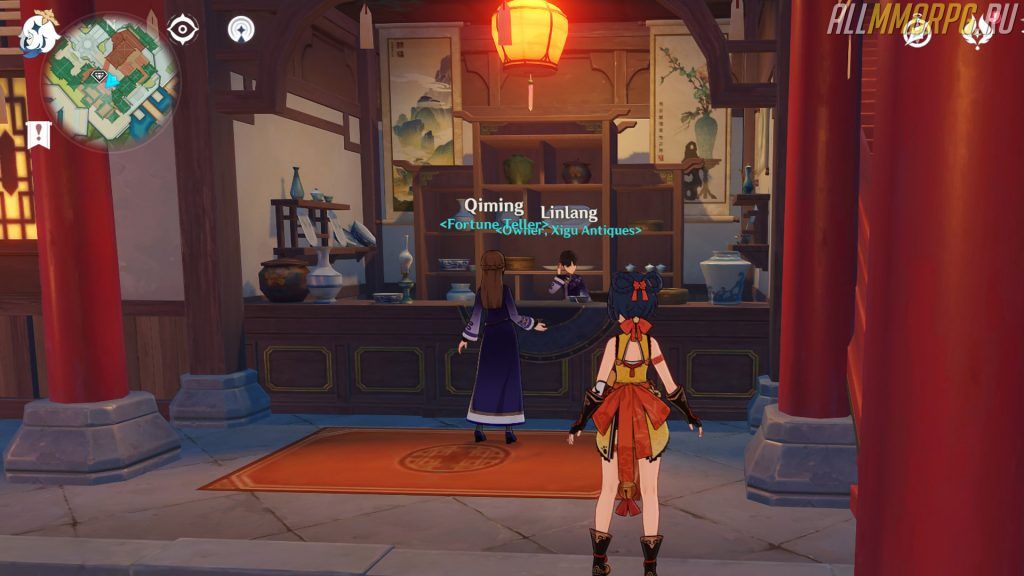This screenshot has width=1024, height=576.
Task: Click the round signal-beacon star icon
Action: tap(240, 29)
